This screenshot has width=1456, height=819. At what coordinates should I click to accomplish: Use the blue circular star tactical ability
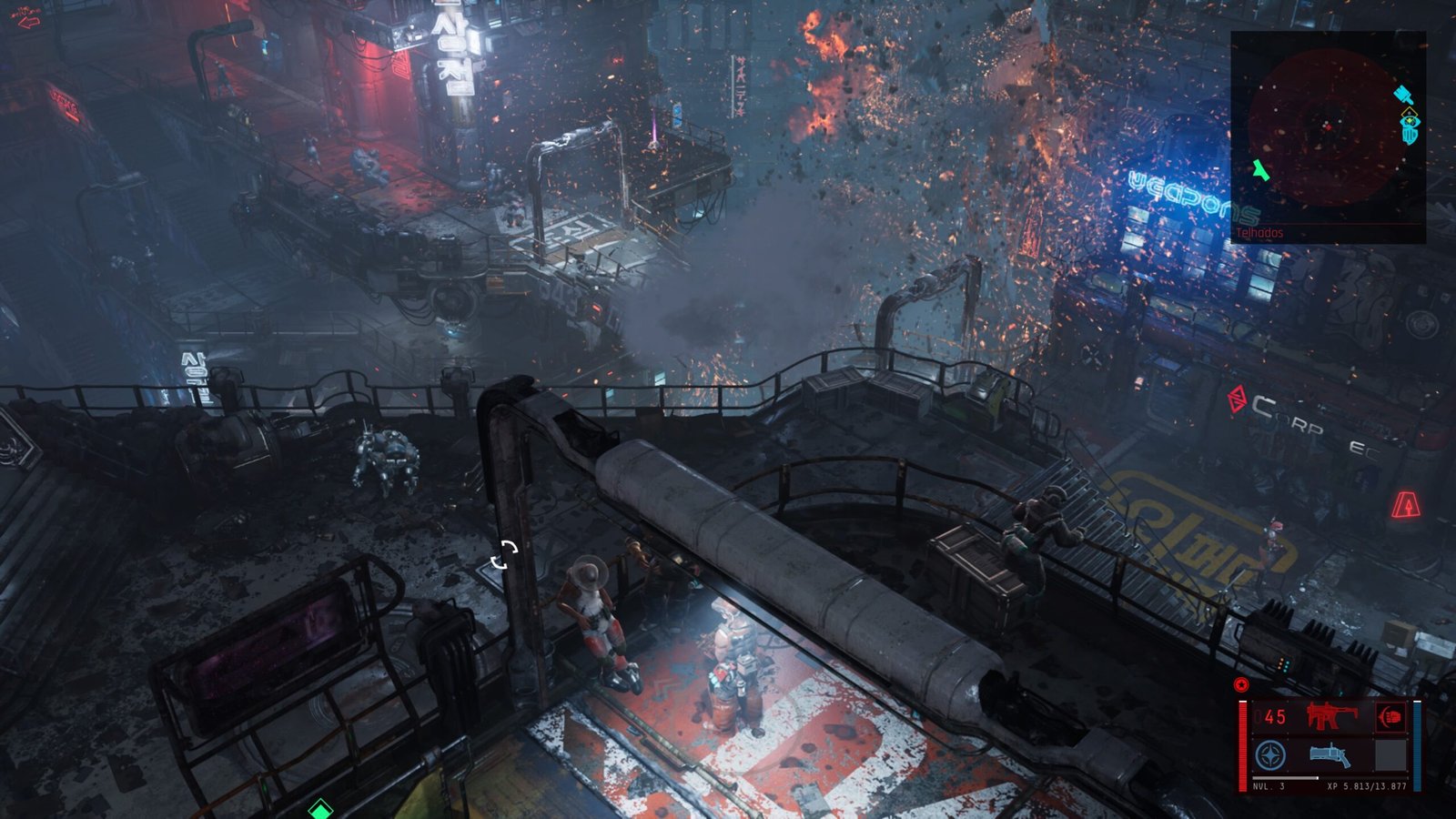tap(1270, 754)
